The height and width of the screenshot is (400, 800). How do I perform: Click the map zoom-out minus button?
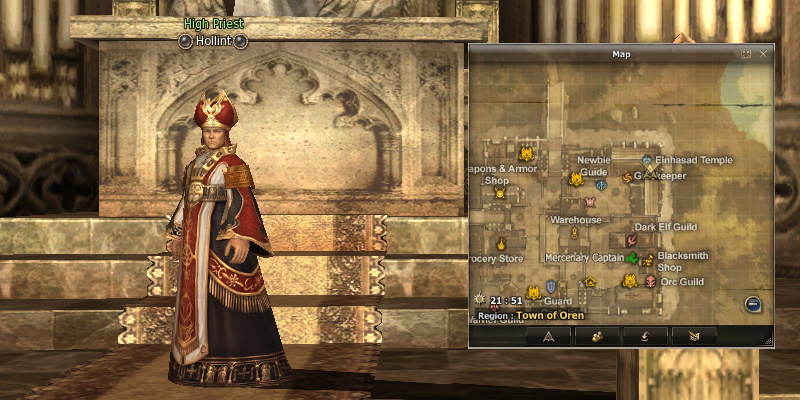753,305
